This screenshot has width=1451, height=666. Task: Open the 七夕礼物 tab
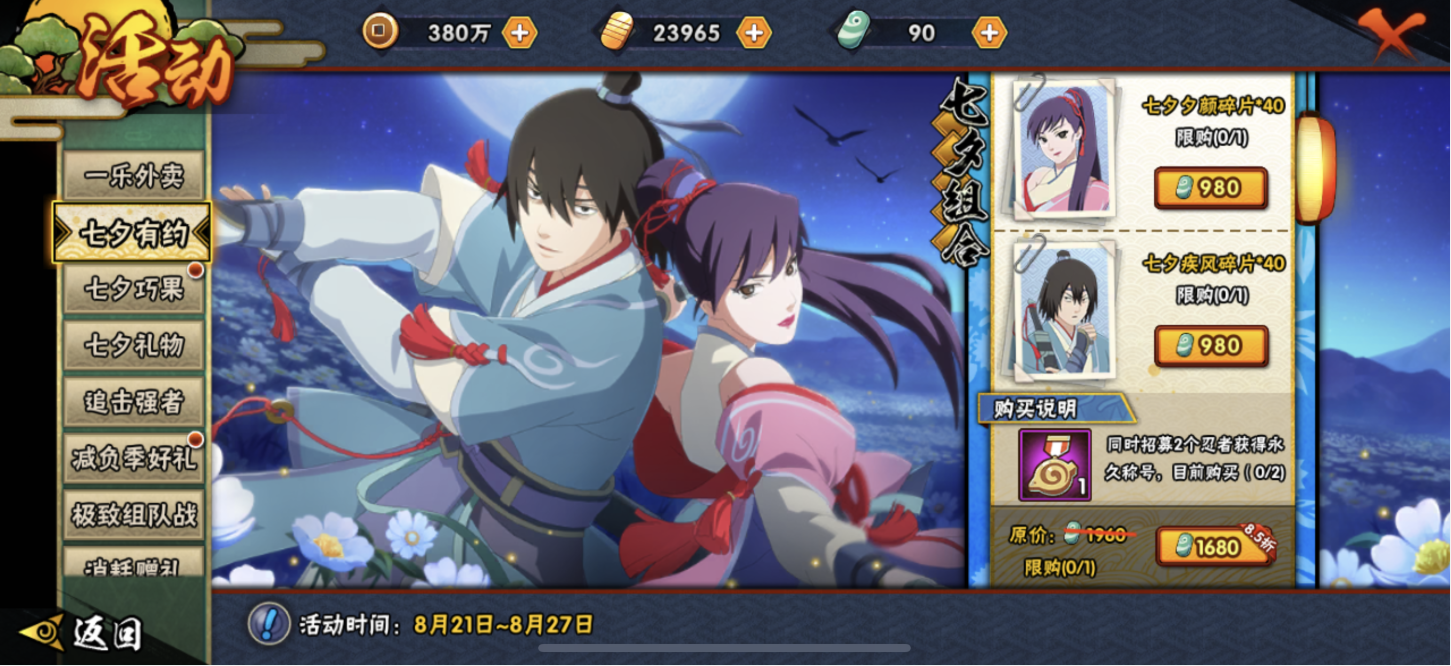[x=133, y=346]
